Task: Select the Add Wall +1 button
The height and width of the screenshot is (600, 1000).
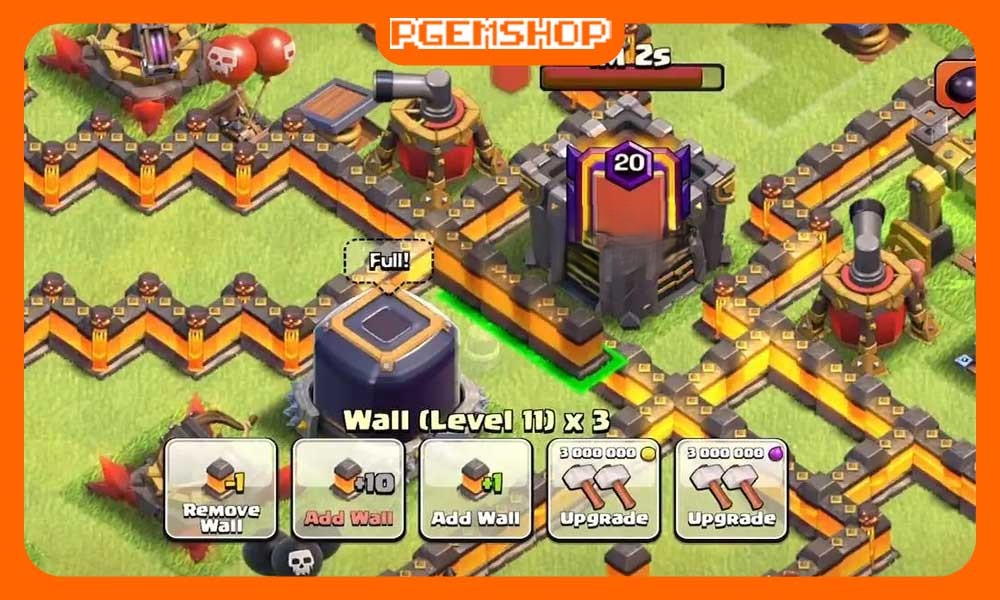Action: click(x=476, y=489)
